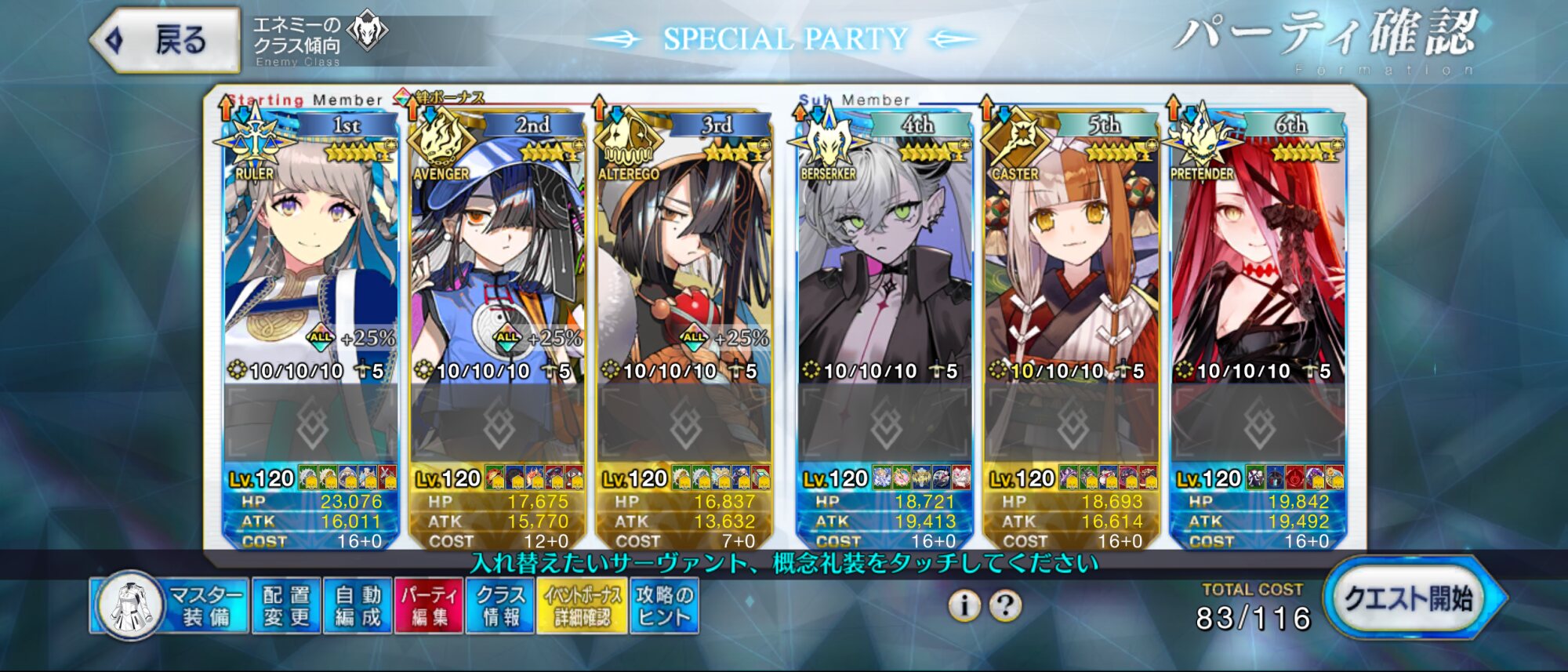Open 攻略のヒント strategy hints
The width and height of the screenshot is (1568, 672).
pyautogui.click(x=664, y=606)
